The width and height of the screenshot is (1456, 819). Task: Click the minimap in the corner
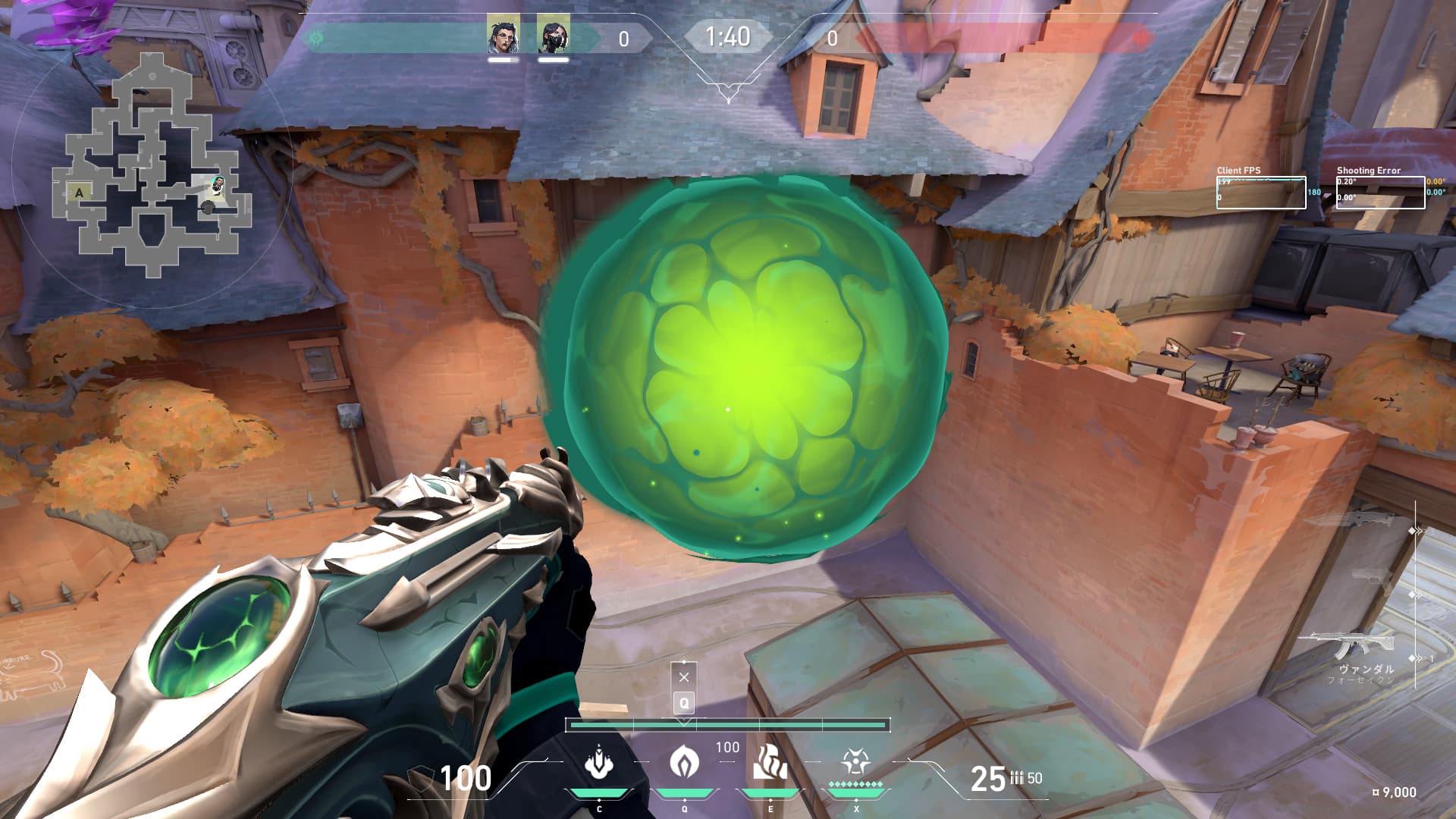(152, 163)
